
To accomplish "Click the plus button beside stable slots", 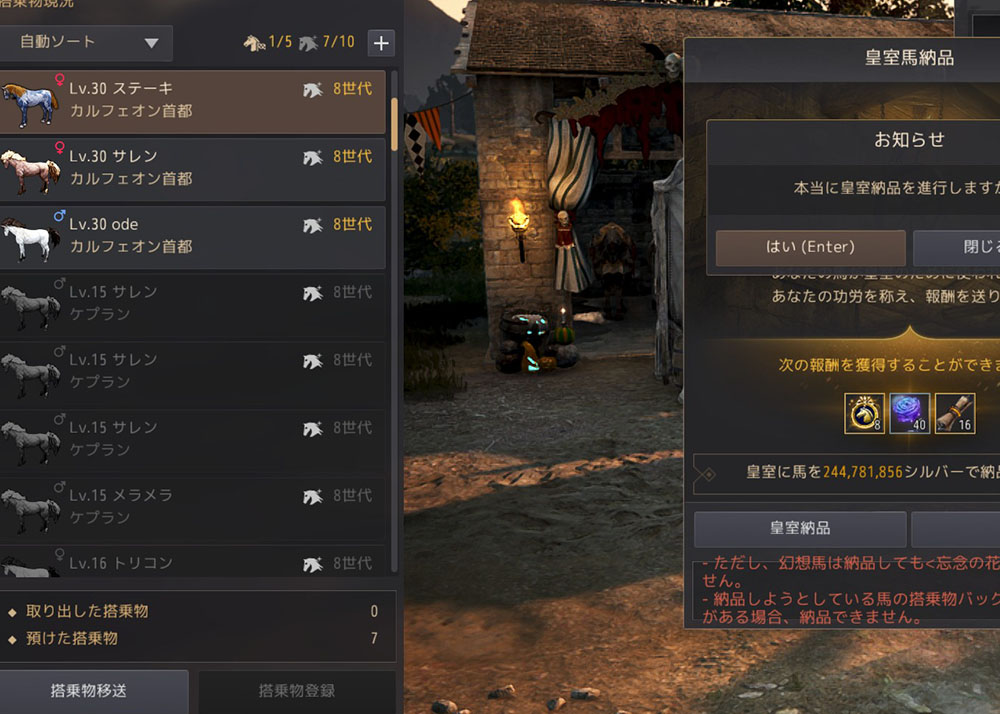I will (x=381, y=43).
